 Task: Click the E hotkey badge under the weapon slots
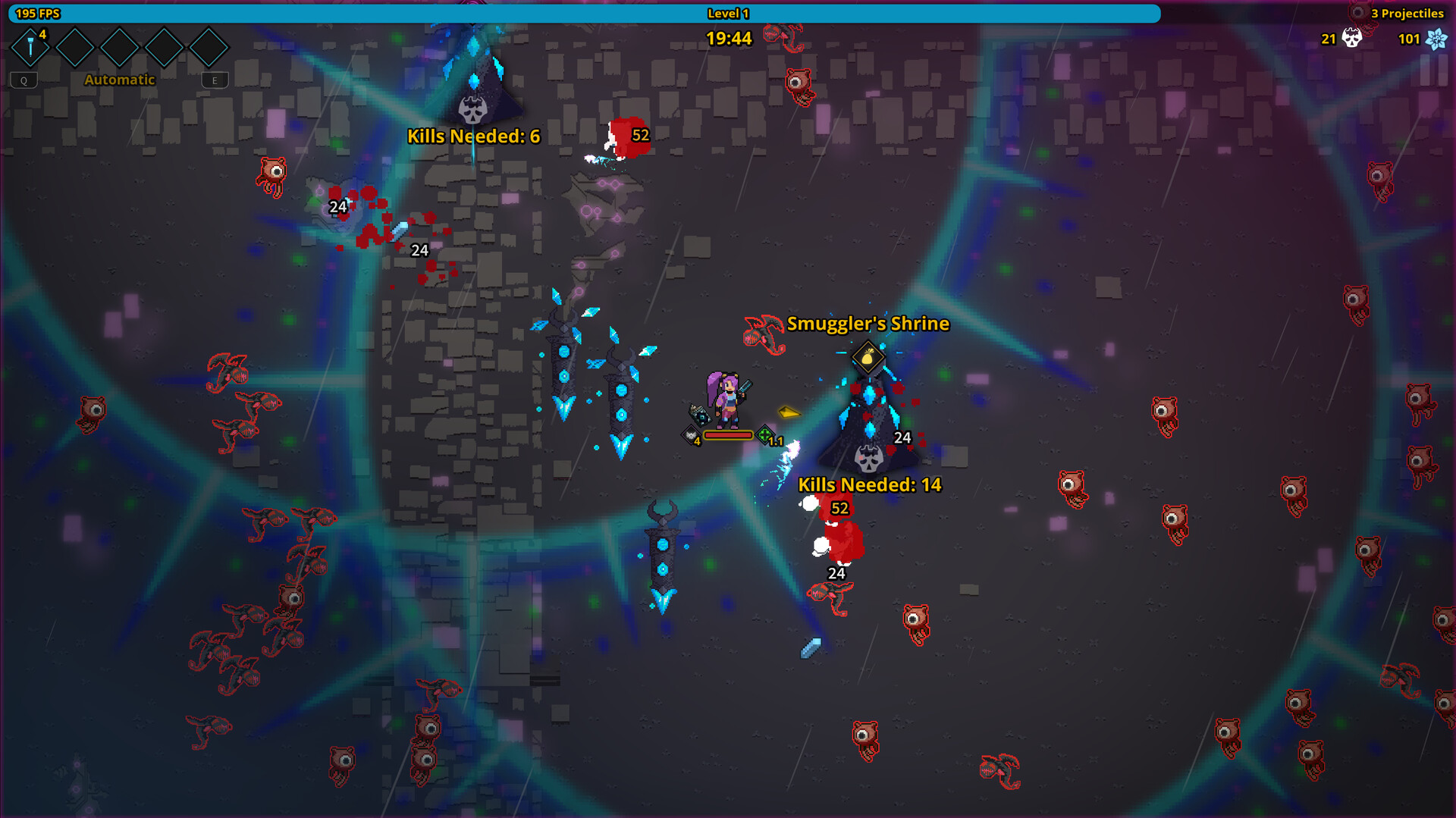pos(215,80)
